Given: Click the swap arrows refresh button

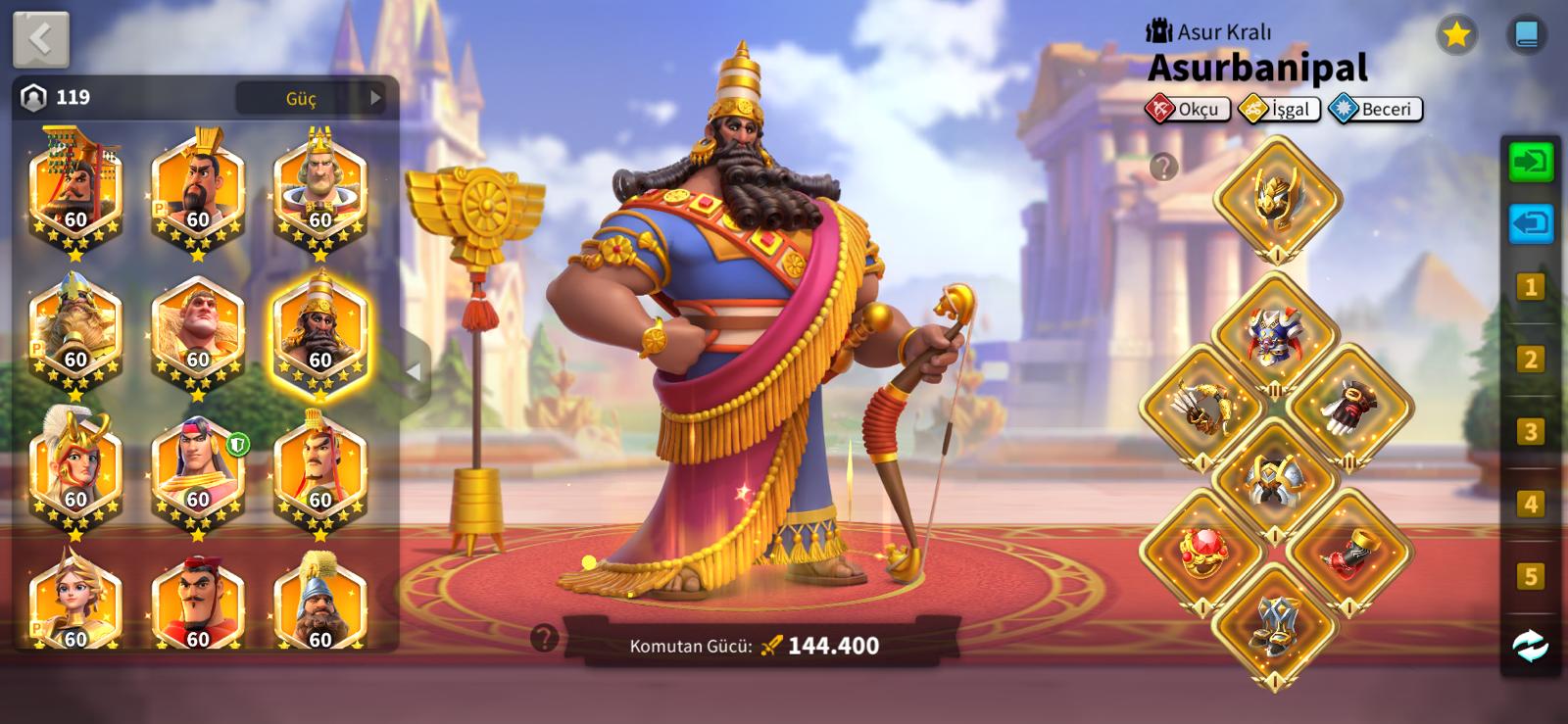Looking at the screenshot, I should point(1530,646).
